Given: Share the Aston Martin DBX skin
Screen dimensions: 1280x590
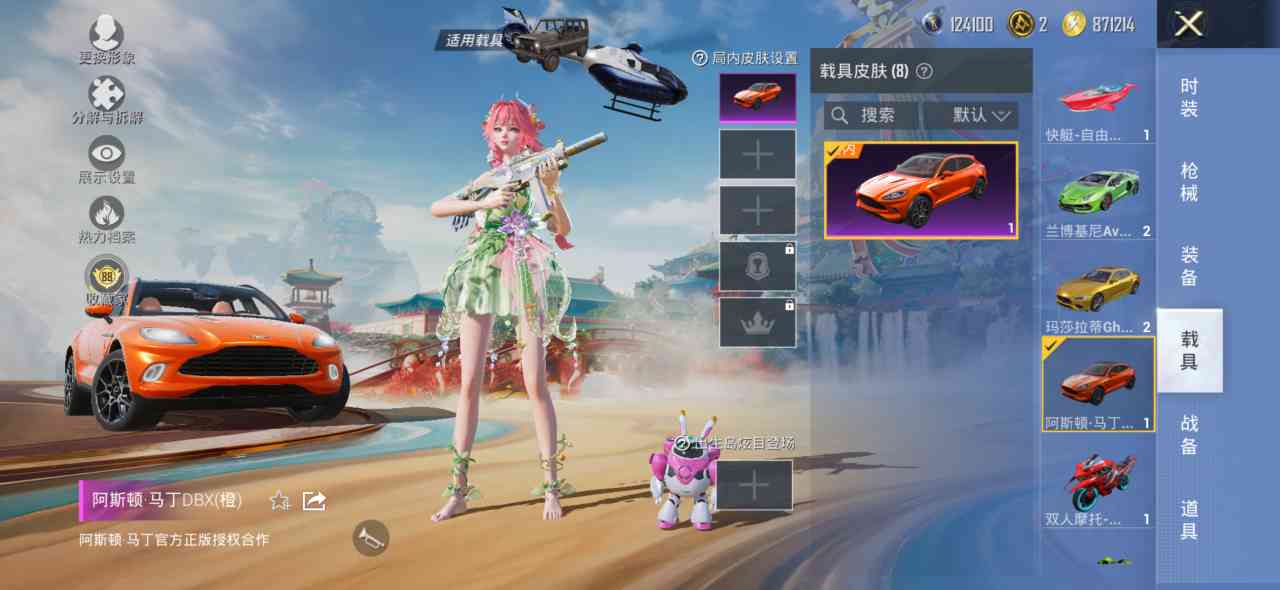Looking at the screenshot, I should 314,500.
